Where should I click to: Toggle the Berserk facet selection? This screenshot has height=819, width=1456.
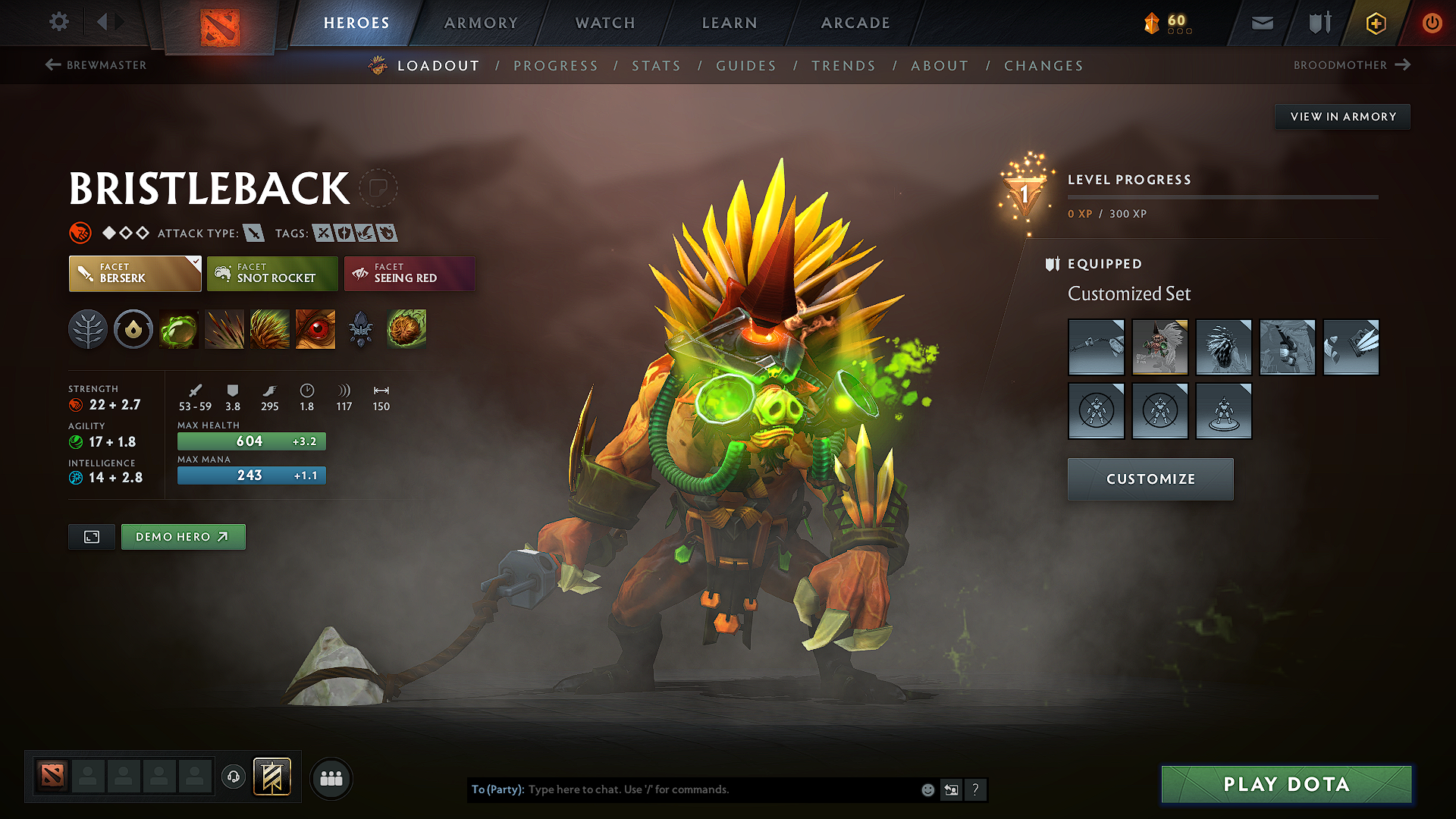[x=134, y=273]
